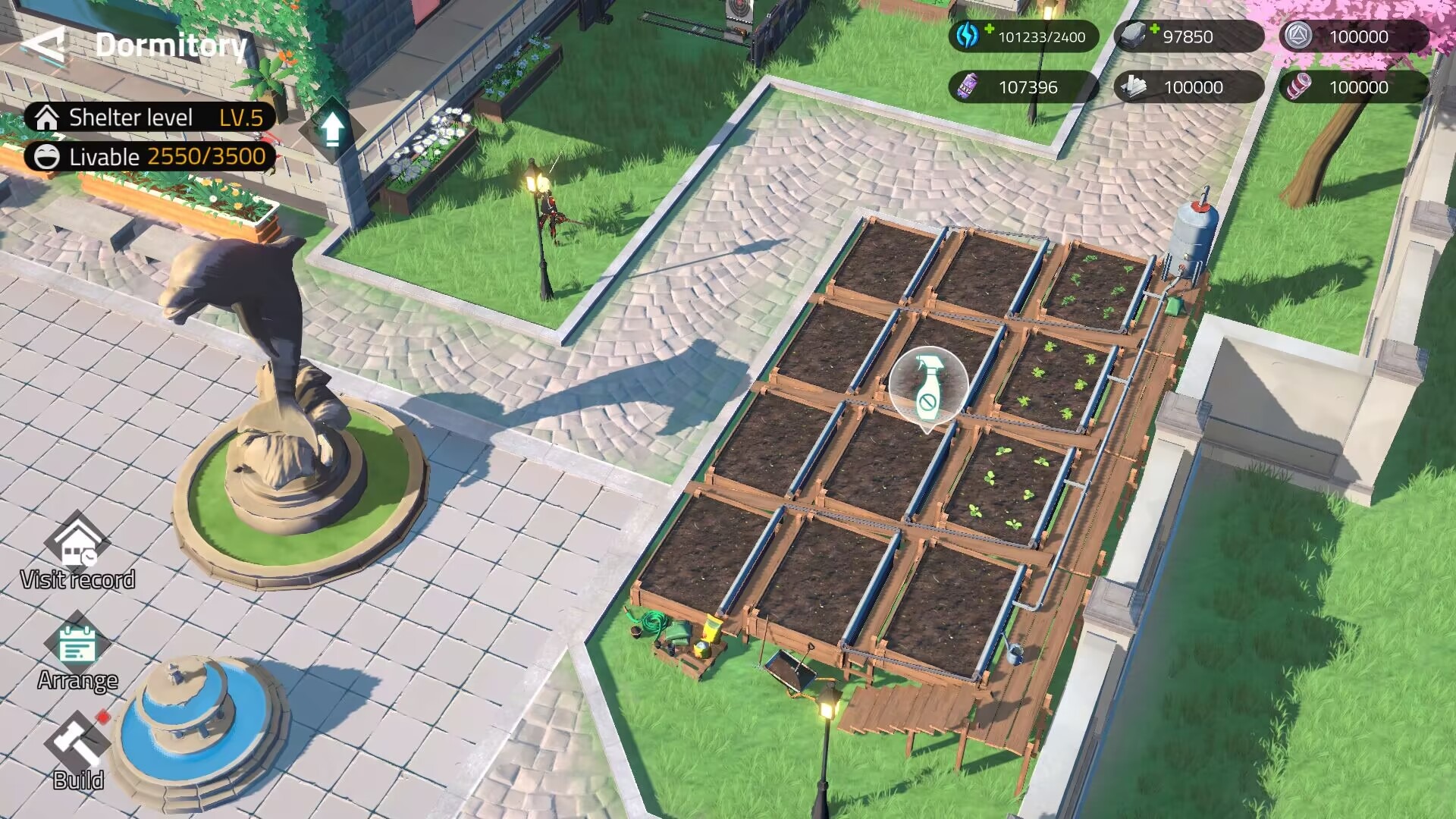This screenshot has width=1456, height=819.
Task: Add more grey material via plus icon
Action: click(1153, 30)
